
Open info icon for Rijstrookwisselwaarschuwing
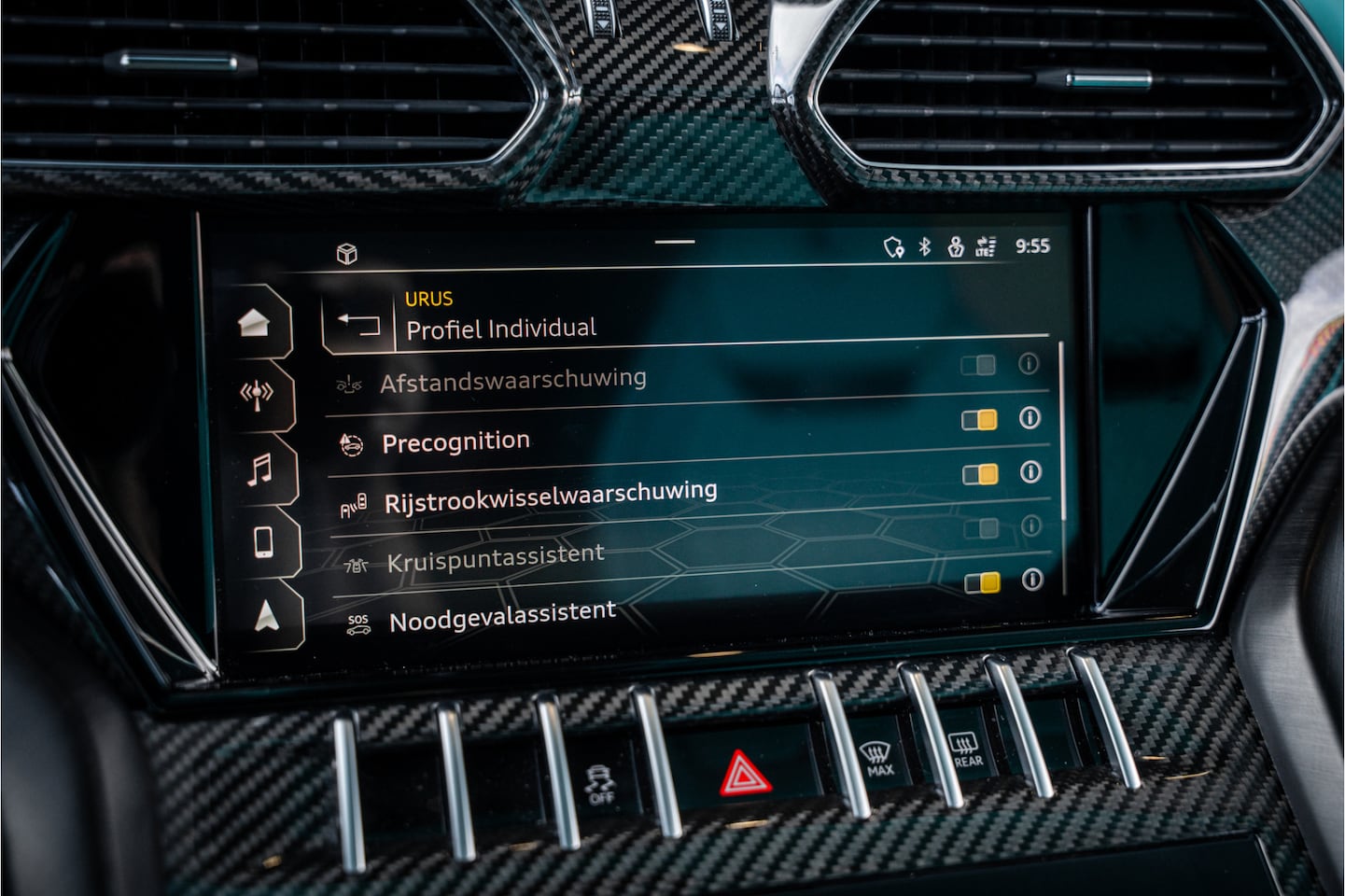click(x=1030, y=472)
